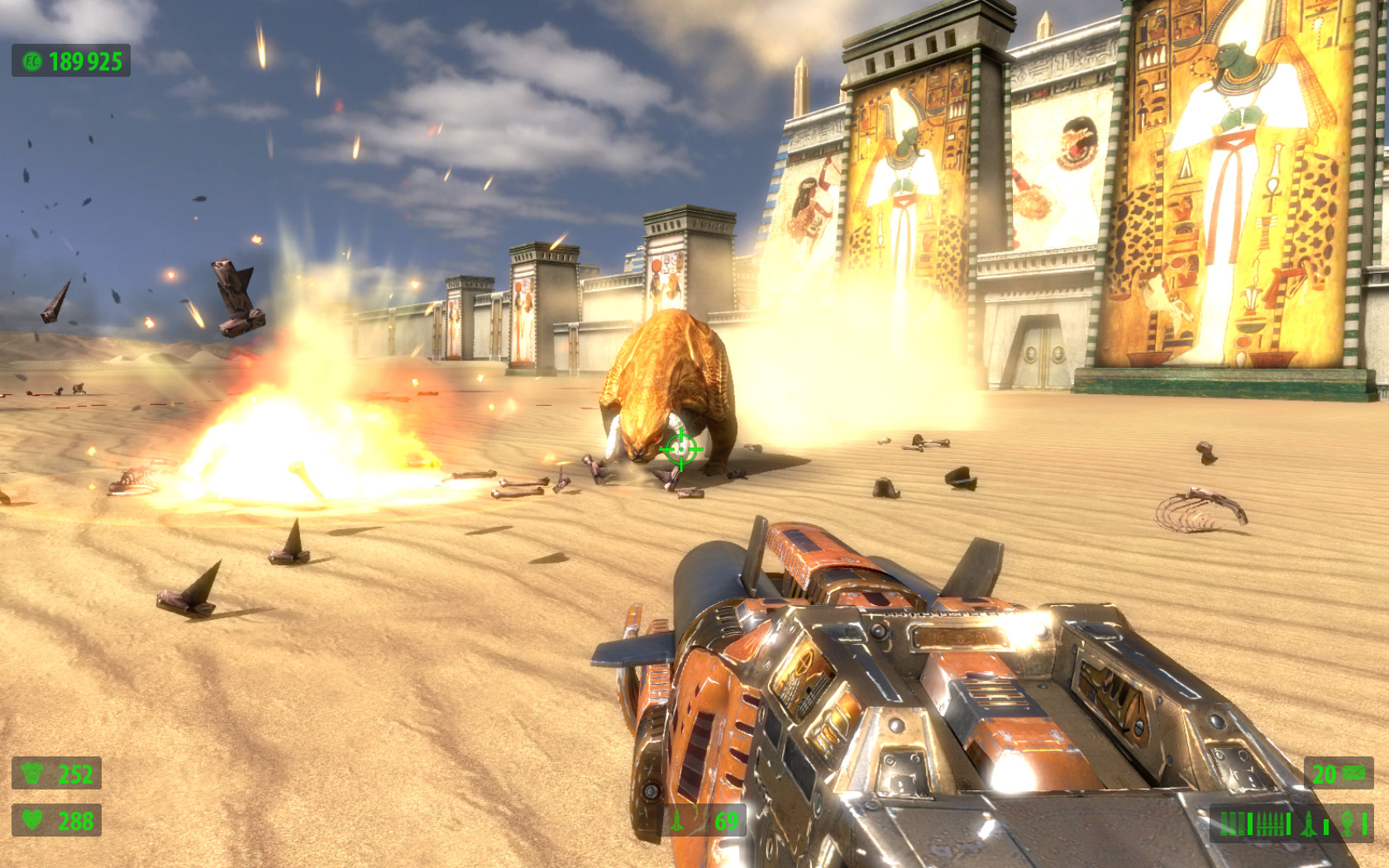The width and height of the screenshot is (1389, 868).
Task: Select the grenade ammo icon
Action: pos(1347,823)
